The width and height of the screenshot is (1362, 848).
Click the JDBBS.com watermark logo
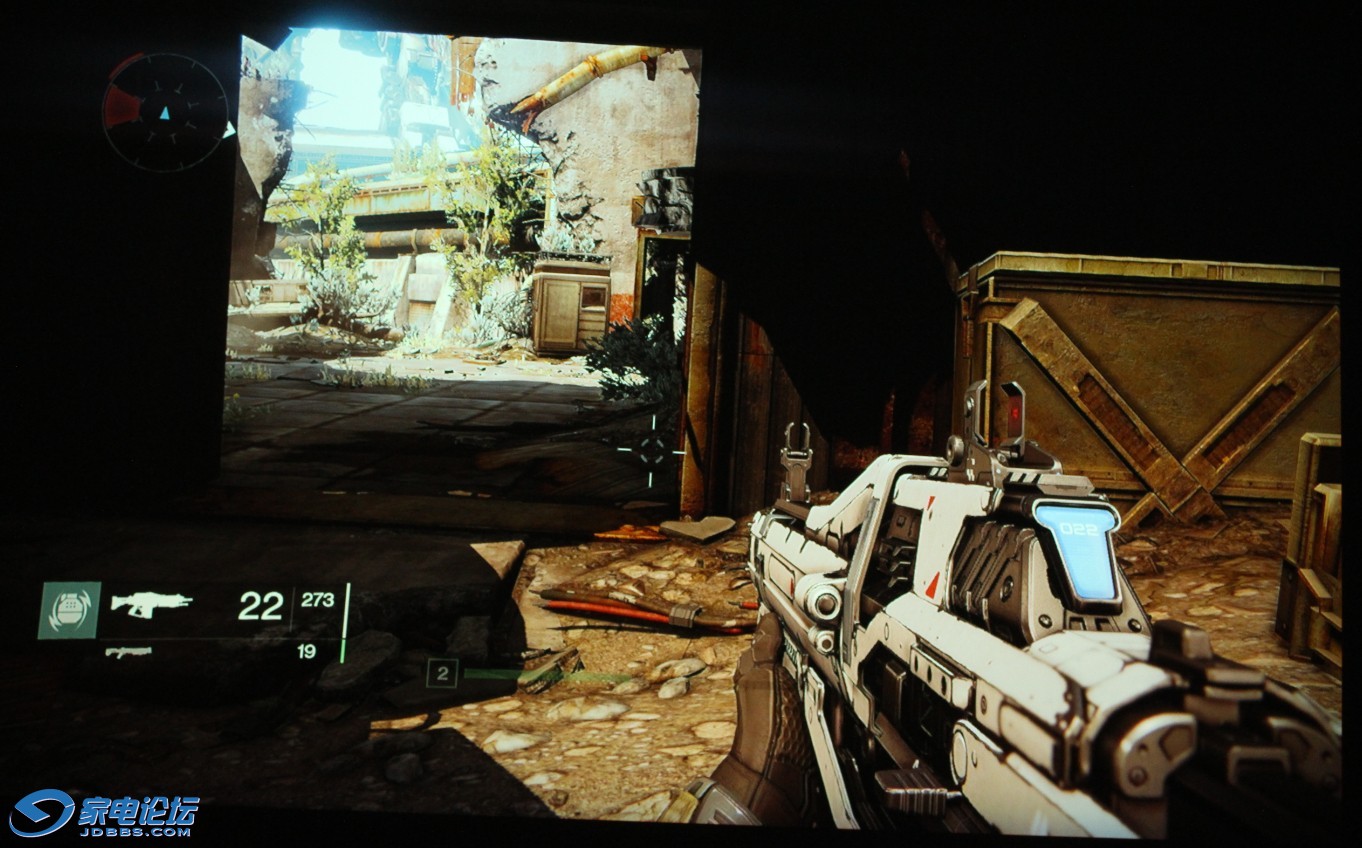click(x=105, y=812)
